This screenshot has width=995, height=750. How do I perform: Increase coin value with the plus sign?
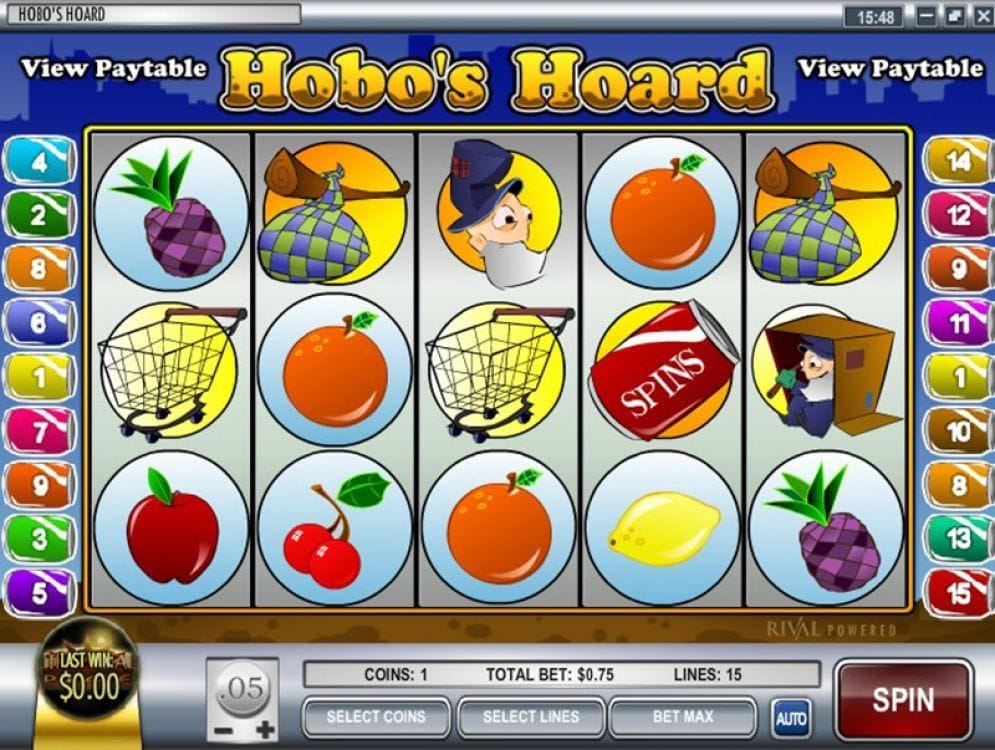[x=265, y=730]
